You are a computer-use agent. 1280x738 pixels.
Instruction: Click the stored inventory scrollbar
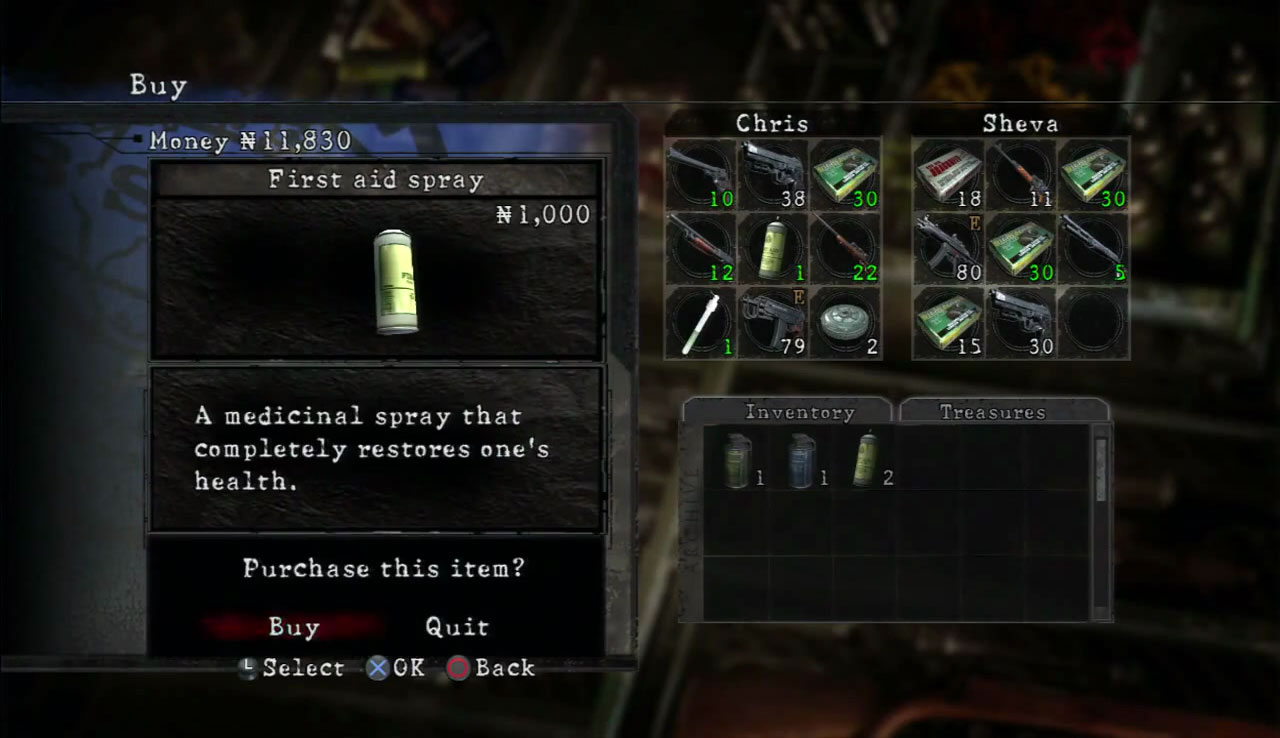1101,520
